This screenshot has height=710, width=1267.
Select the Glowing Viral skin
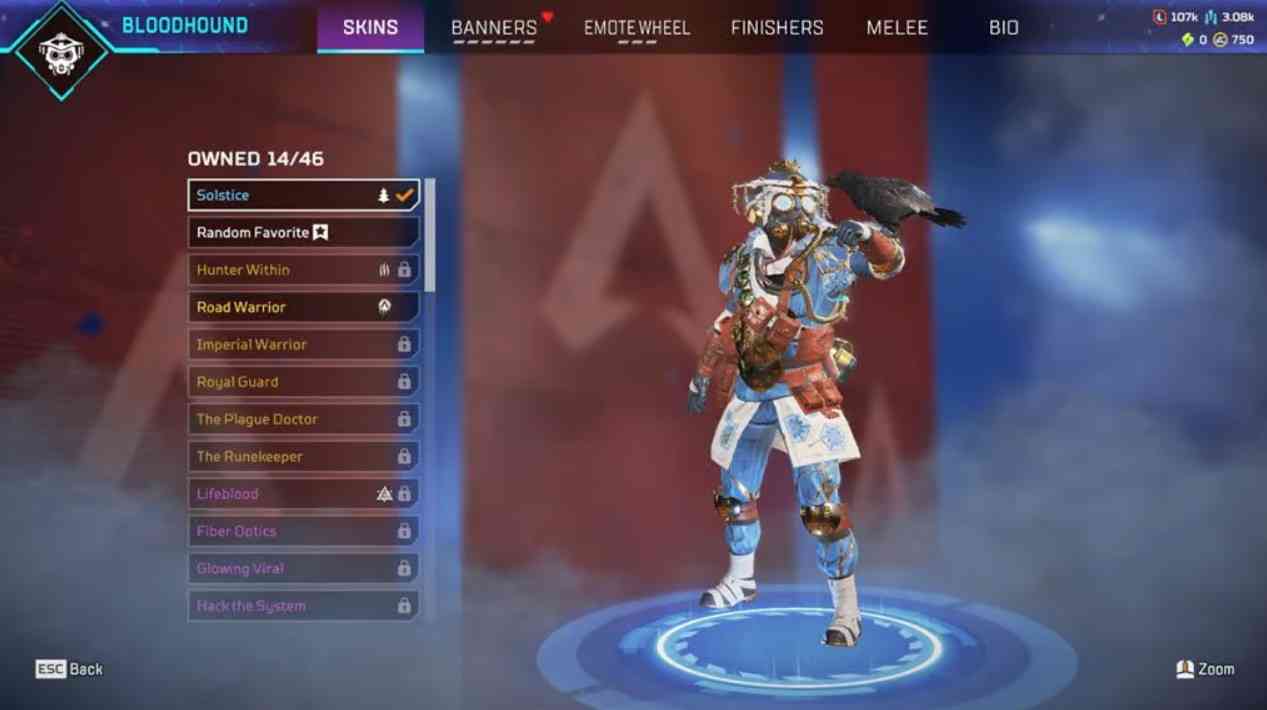pos(303,569)
